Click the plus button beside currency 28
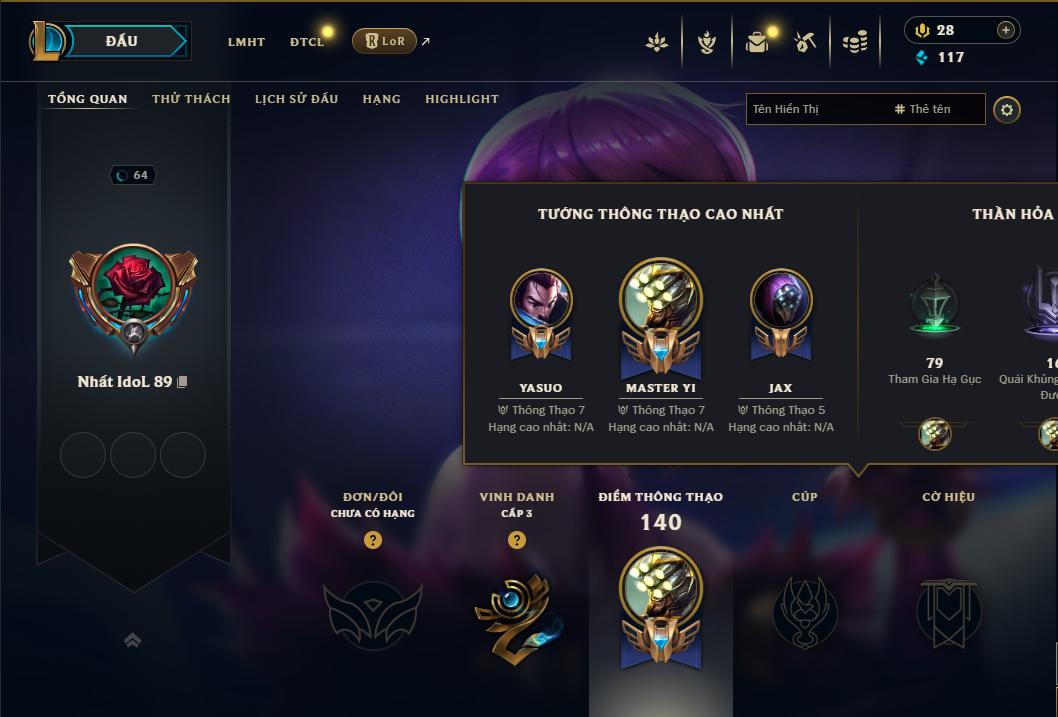The width and height of the screenshot is (1058, 717). click(1006, 30)
